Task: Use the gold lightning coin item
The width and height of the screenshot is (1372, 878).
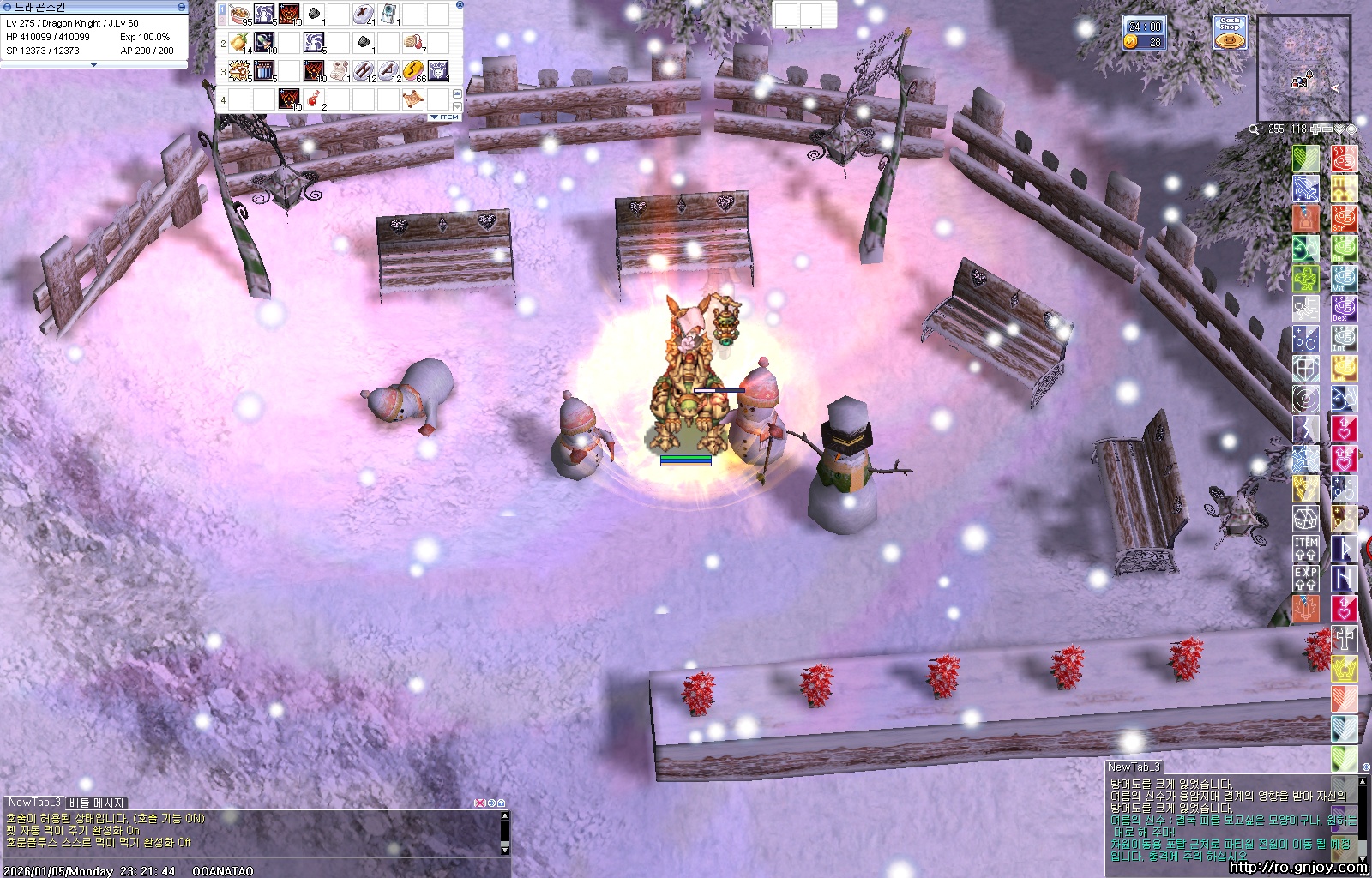Action: (413, 70)
